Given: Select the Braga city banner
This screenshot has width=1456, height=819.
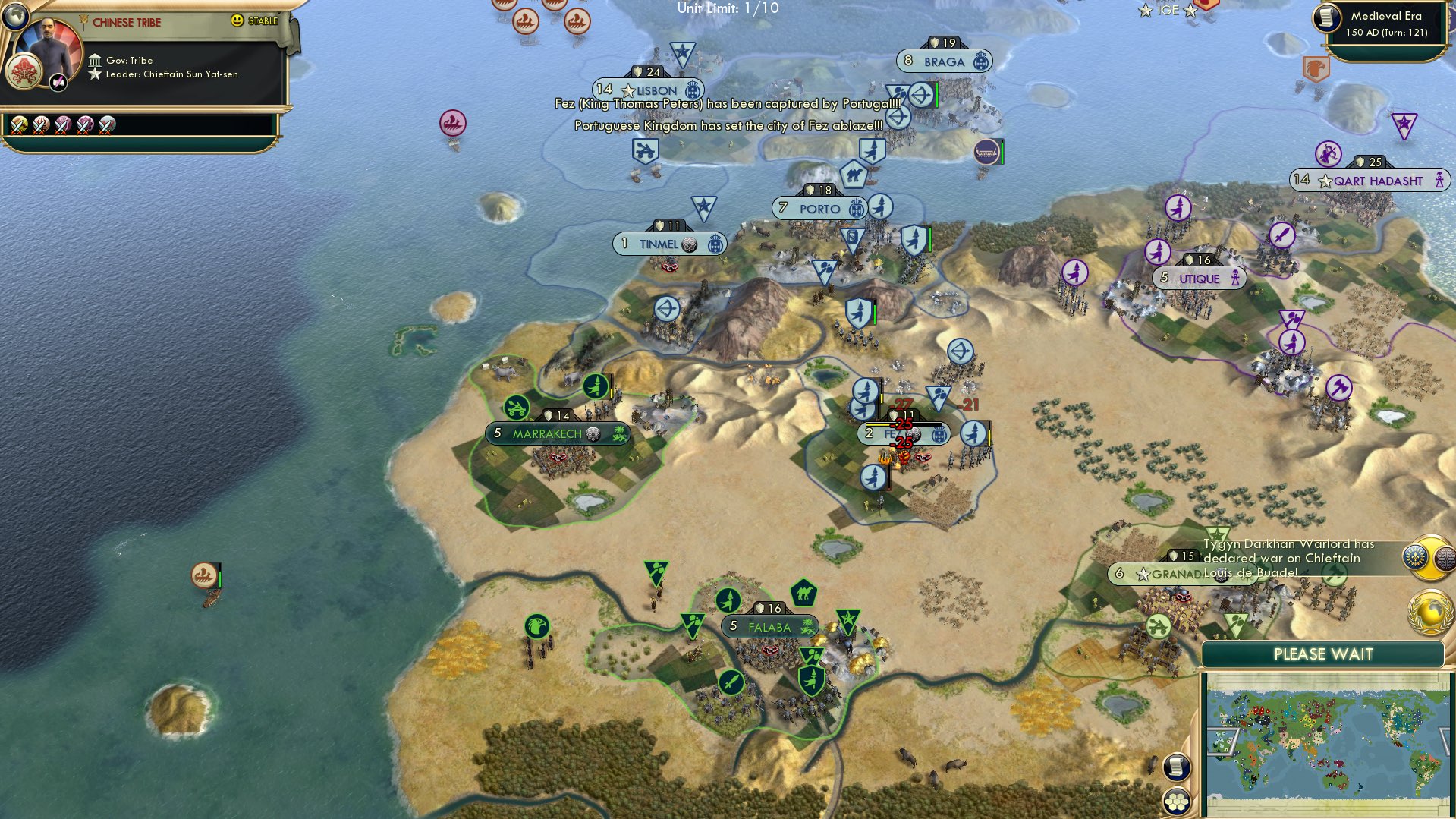Looking at the screenshot, I should tap(944, 61).
